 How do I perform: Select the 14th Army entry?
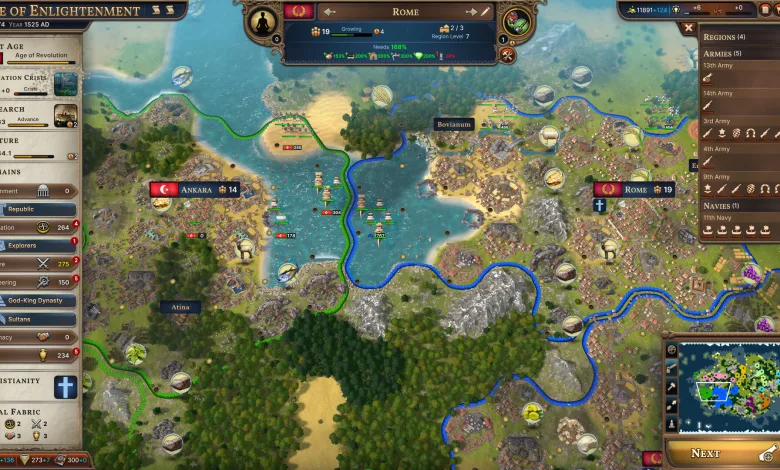pyautogui.click(x=716, y=93)
